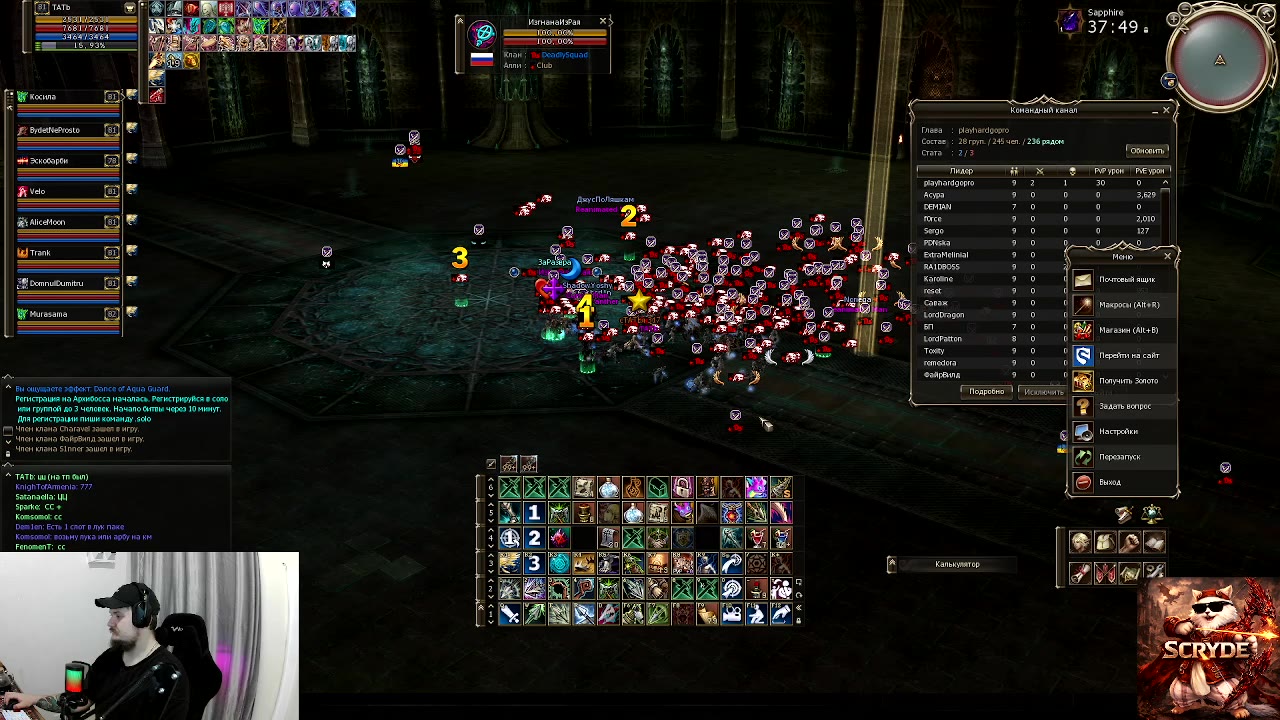This screenshot has height=720, width=1280.
Task: Open the Калькулятор bar
Action: coord(957,565)
